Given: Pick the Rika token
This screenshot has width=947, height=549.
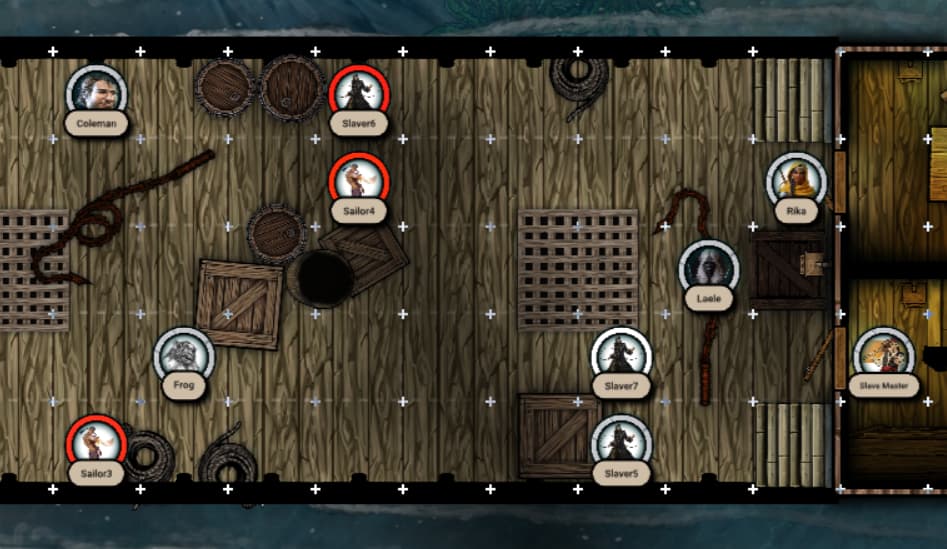Looking at the screenshot, I should pos(796,181).
